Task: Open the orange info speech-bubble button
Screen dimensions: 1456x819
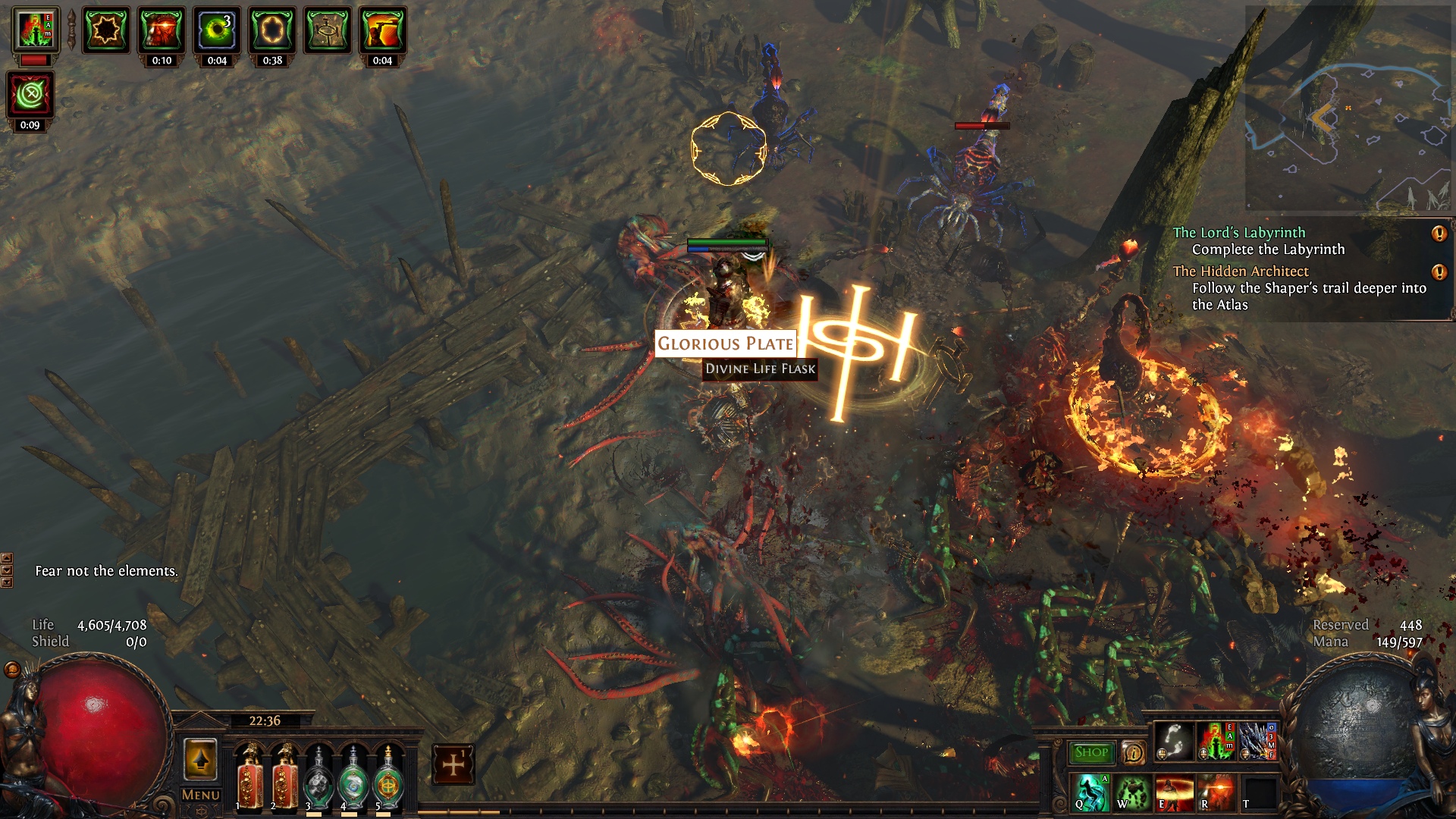Action: click(x=1134, y=752)
